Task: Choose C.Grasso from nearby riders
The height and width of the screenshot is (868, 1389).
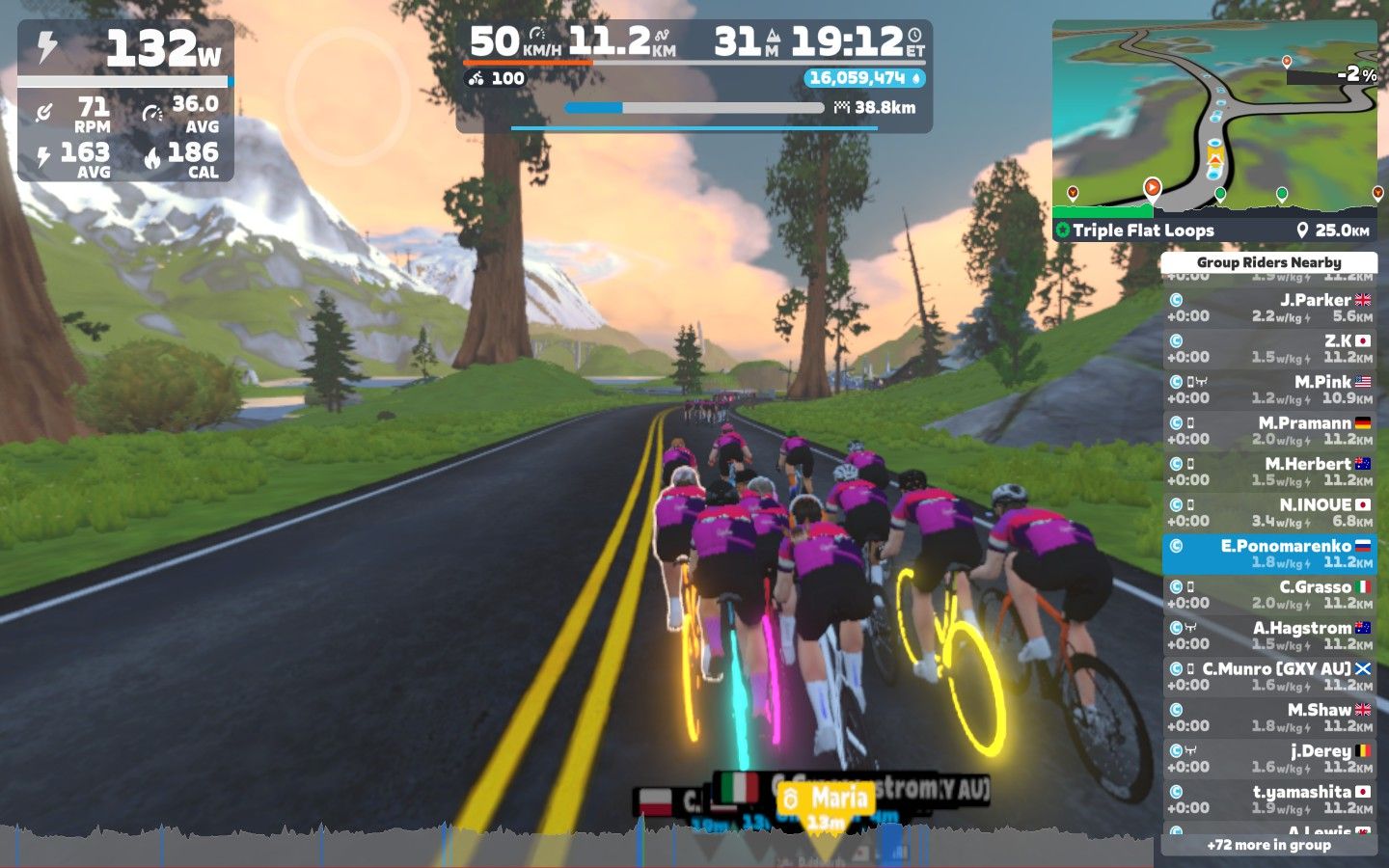Action: pyautogui.click(x=1268, y=594)
